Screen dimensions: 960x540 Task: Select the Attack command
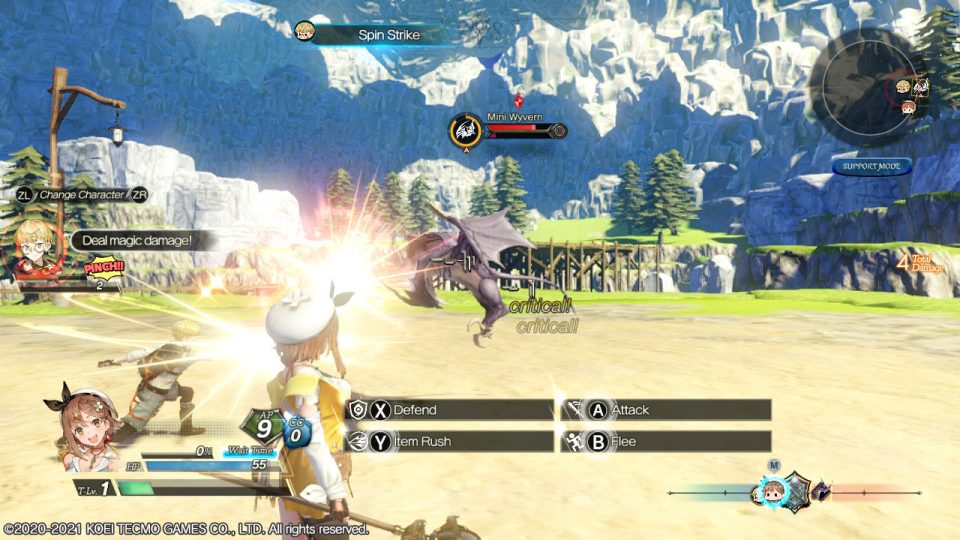pyautogui.click(x=666, y=410)
